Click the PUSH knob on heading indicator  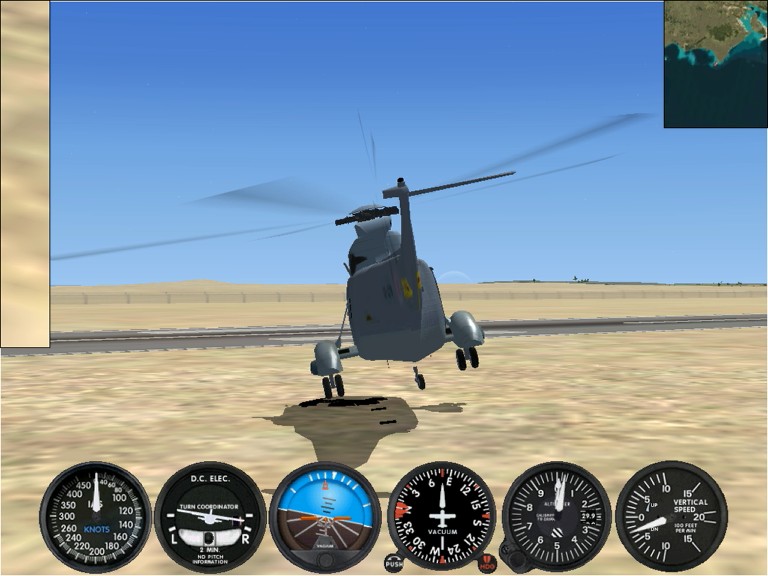click(x=394, y=564)
